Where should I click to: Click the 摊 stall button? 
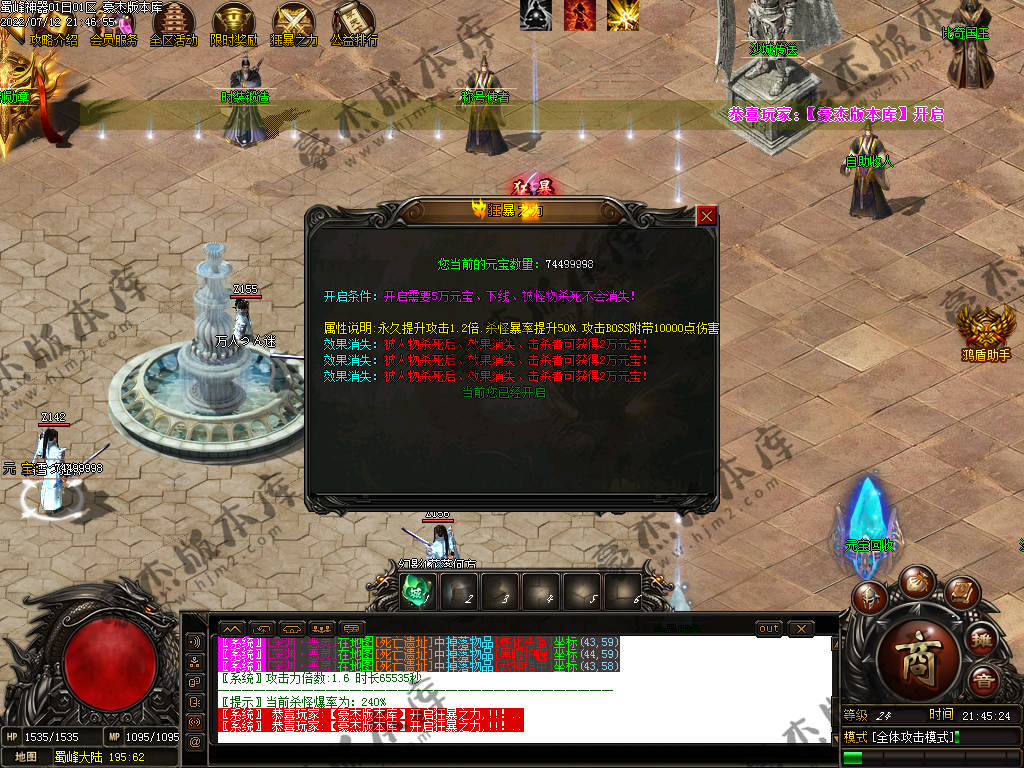pyautogui.click(x=983, y=640)
